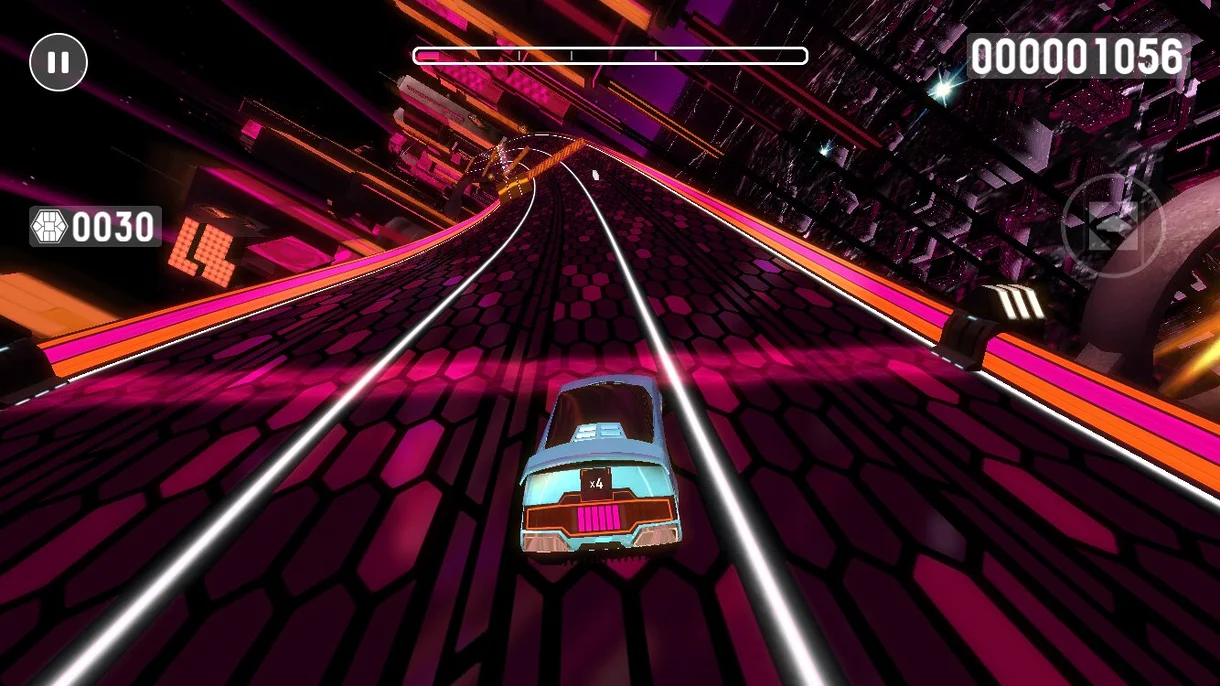Pause the race with the pause button
The image size is (1220, 686).
click(59, 62)
